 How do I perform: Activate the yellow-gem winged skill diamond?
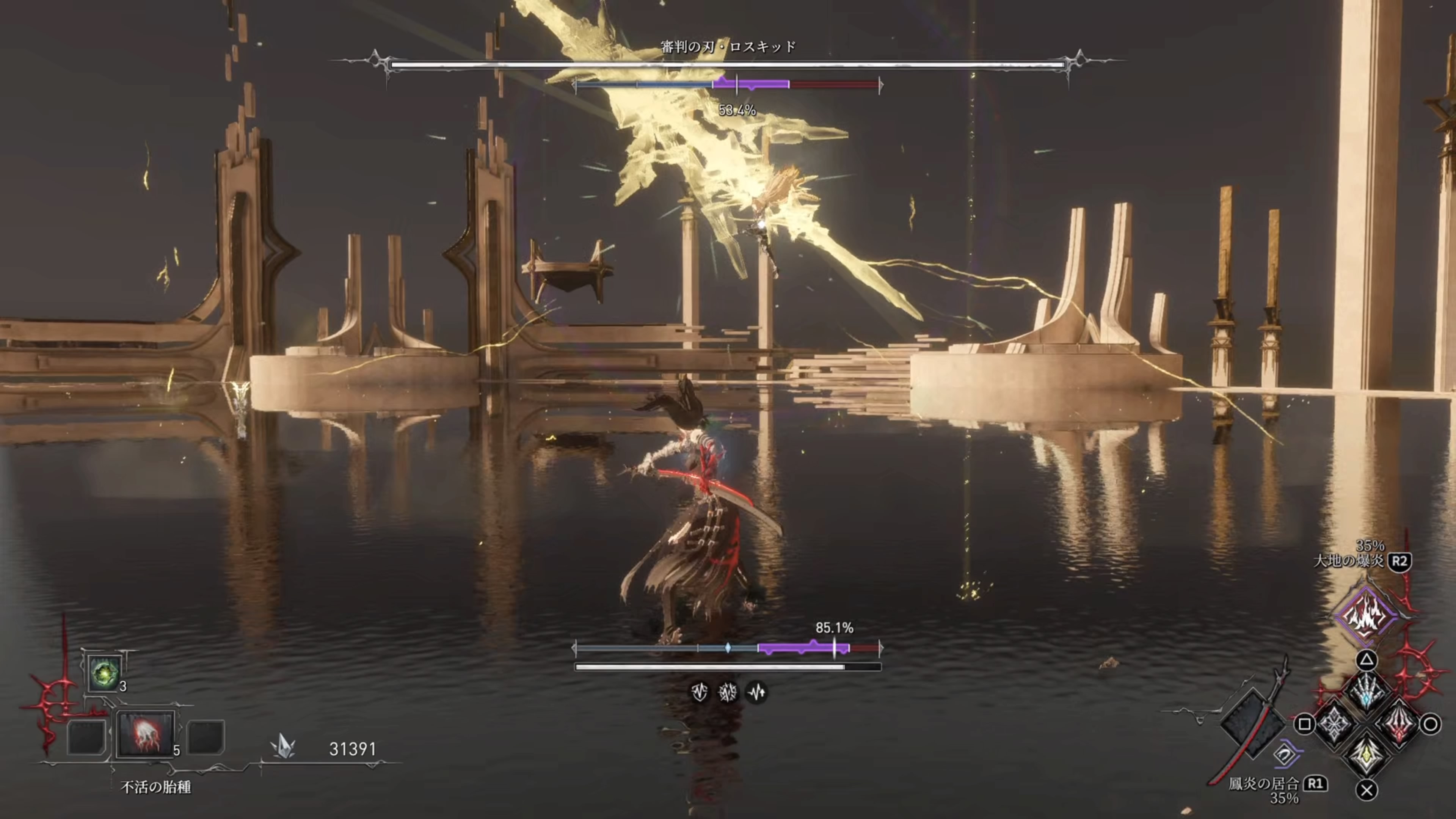tap(1366, 755)
